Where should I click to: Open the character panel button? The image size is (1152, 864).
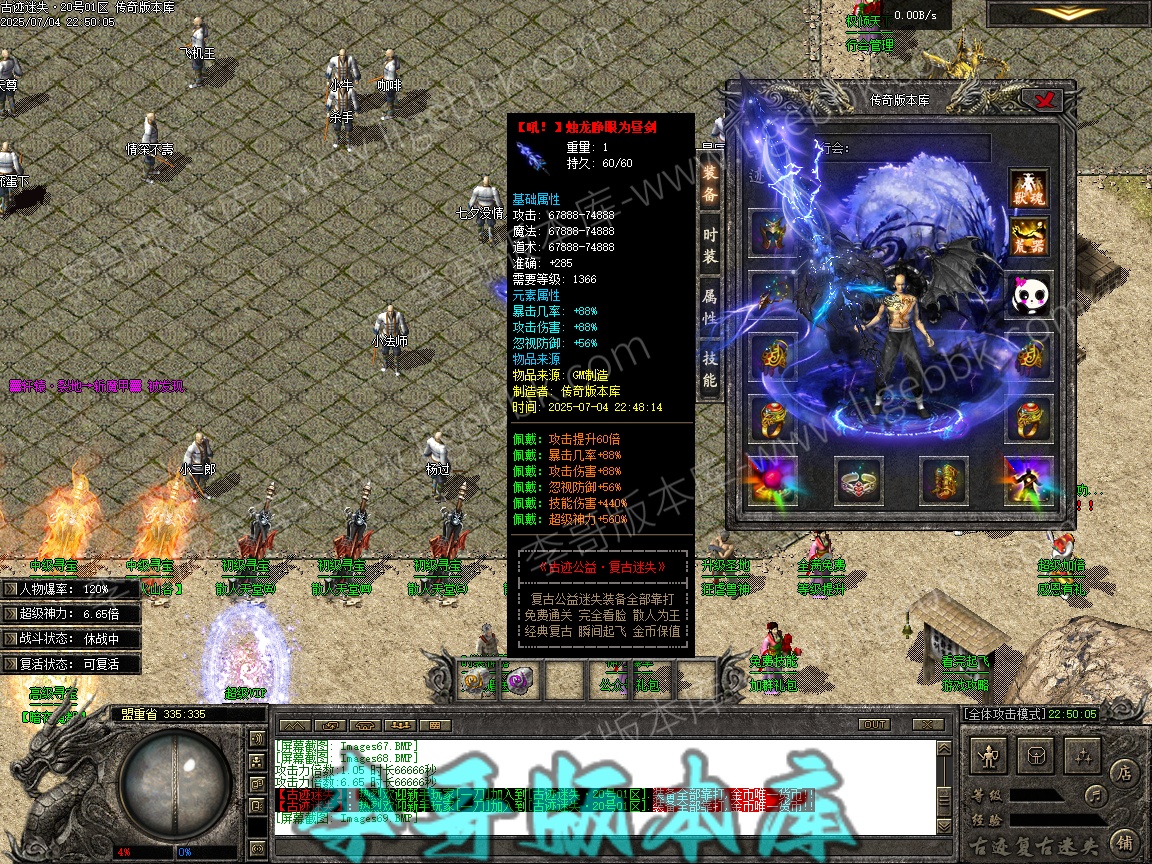tap(990, 756)
